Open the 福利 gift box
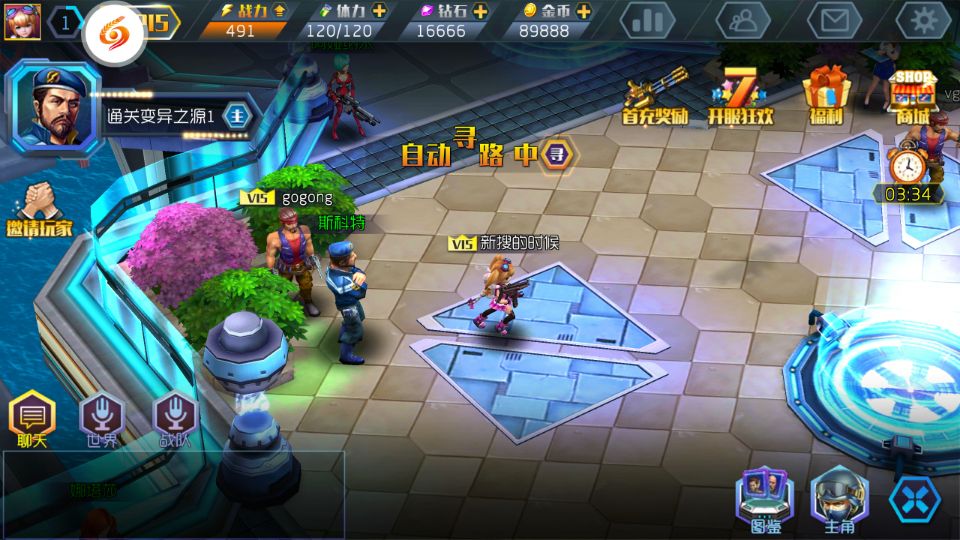Image resolution: width=960 pixels, height=540 pixels. coord(827,95)
